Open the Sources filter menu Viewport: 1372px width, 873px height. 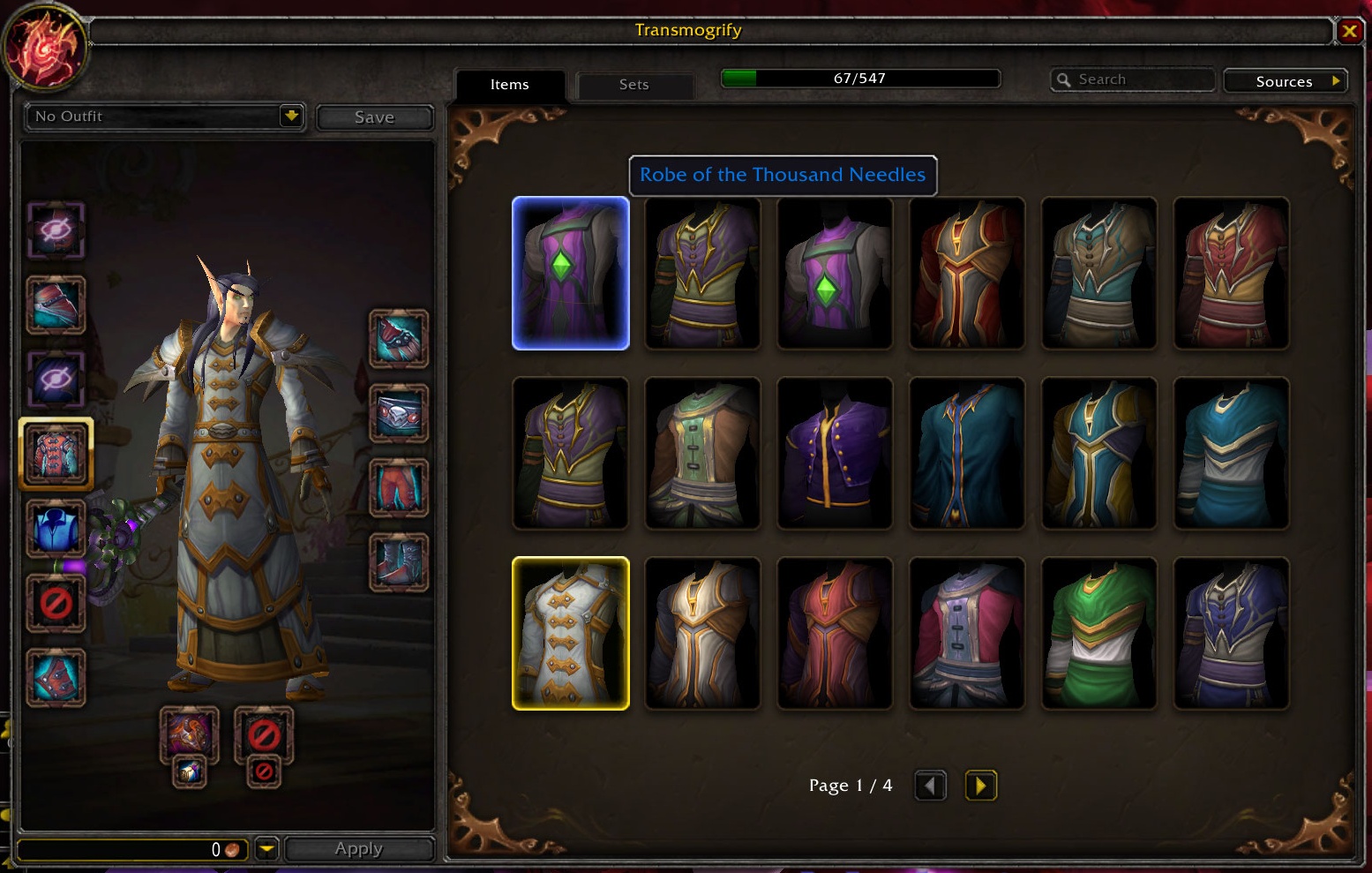(1285, 81)
